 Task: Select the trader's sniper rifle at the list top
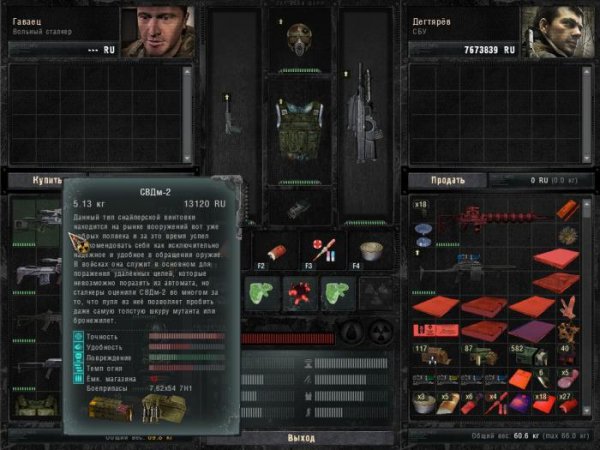(38, 213)
